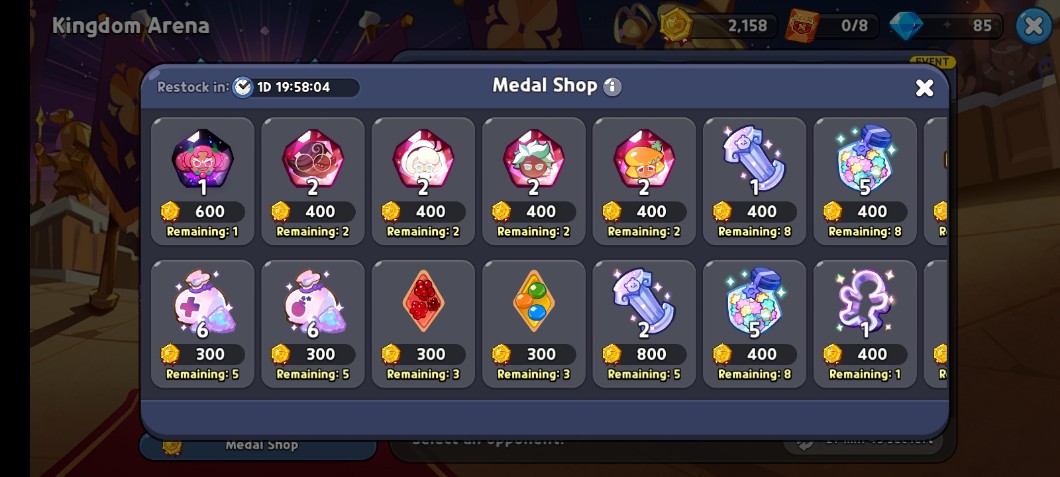Select the red berry diamond item

click(x=424, y=323)
